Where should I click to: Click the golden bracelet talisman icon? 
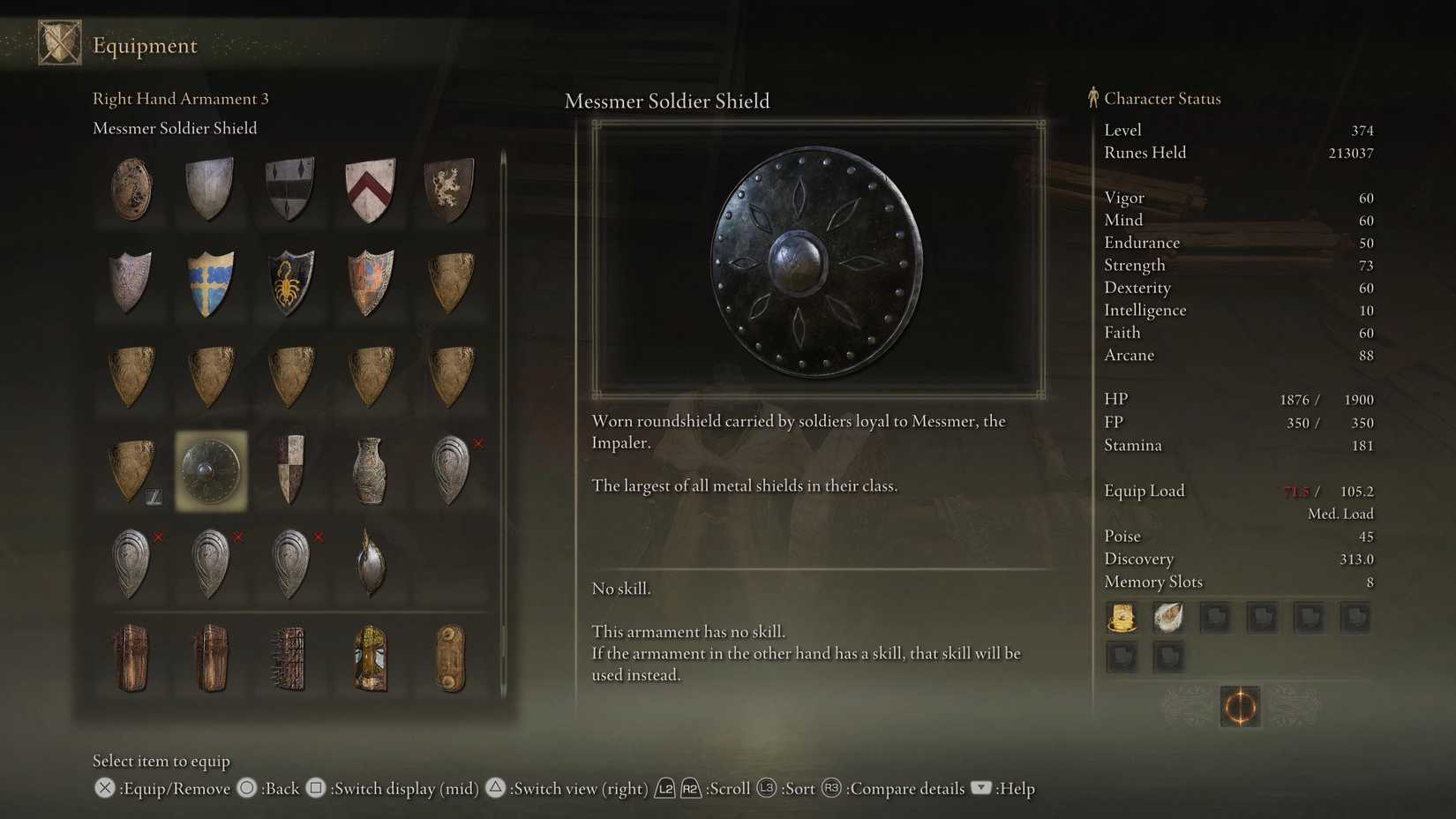pyautogui.click(x=1122, y=618)
